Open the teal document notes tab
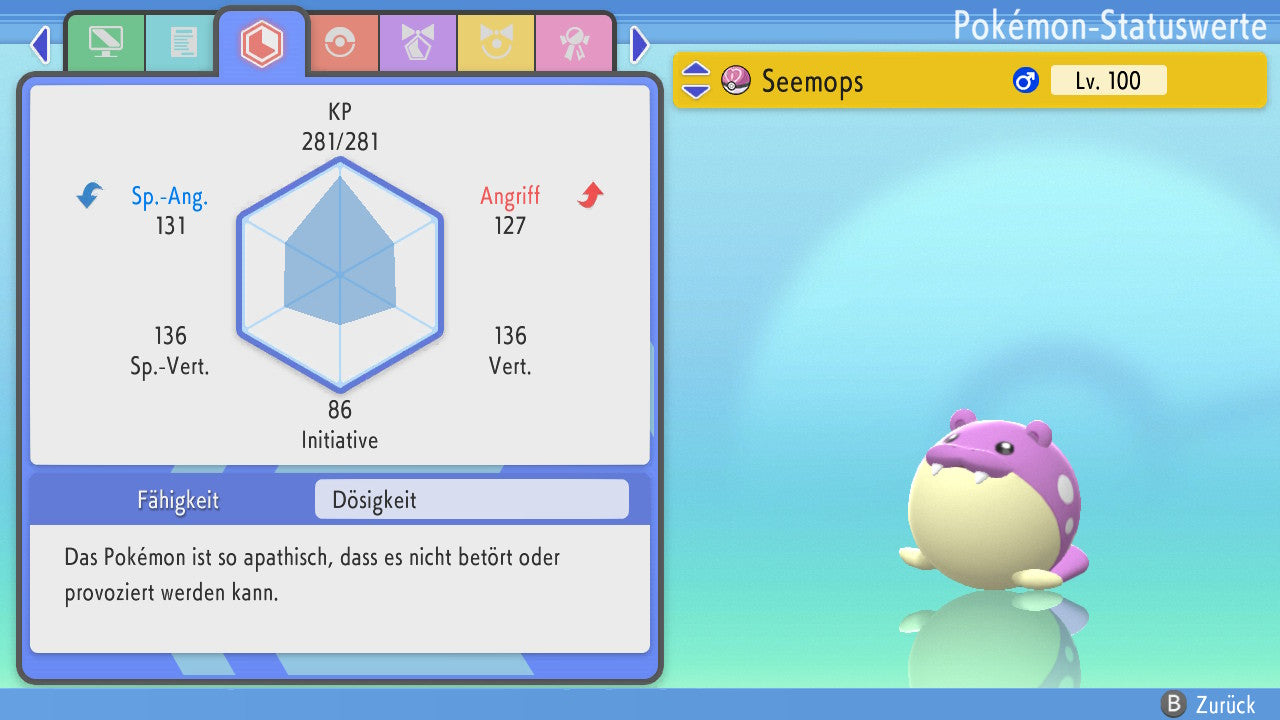This screenshot has width=1280, height=720. (x=183, y=43)
